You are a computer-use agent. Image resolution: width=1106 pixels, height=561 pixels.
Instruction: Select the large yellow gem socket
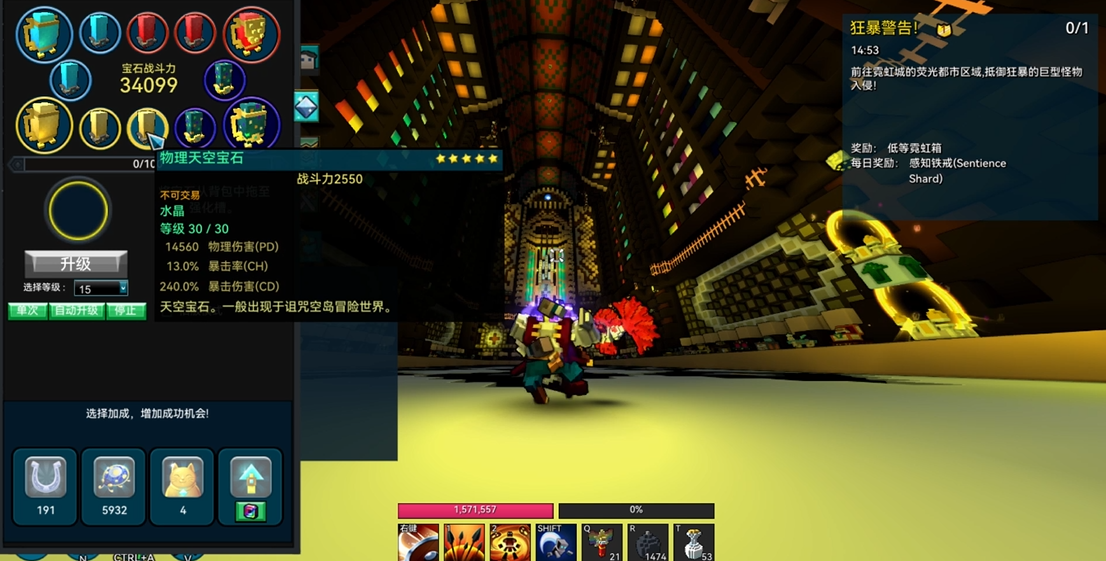pos(44,125)
